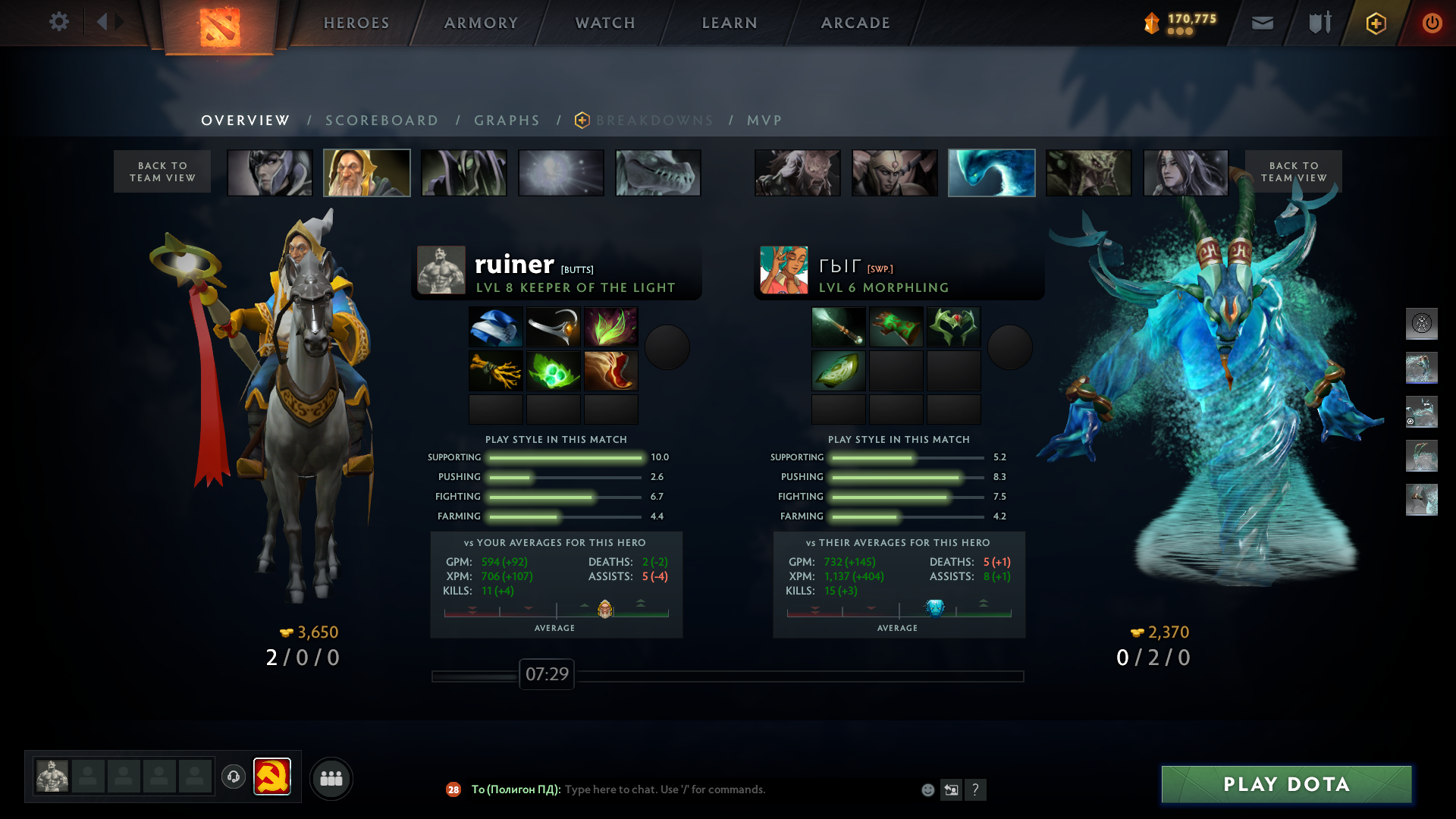Go to the Armory section
Image resolution: width=1456 pixels, height=819 pixels.
tap(481, 23)
